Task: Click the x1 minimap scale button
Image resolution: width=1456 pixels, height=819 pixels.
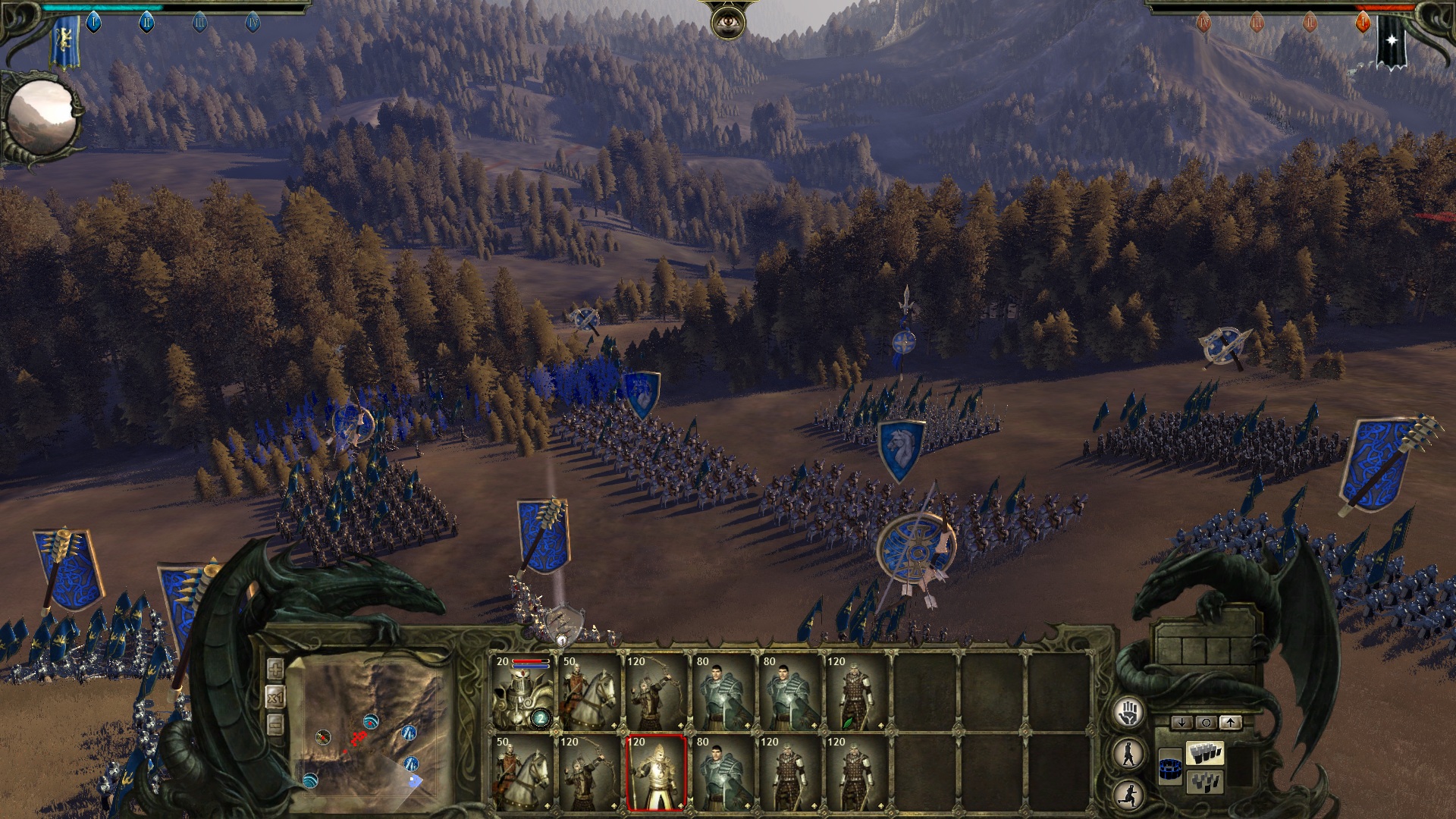Action: [x=275, y=697]
